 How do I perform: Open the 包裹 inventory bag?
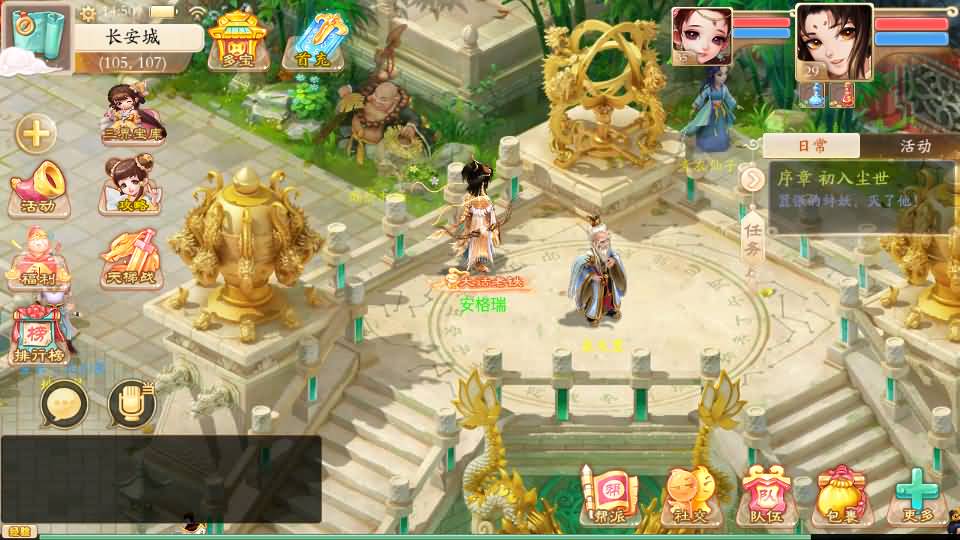click(841, 497)
